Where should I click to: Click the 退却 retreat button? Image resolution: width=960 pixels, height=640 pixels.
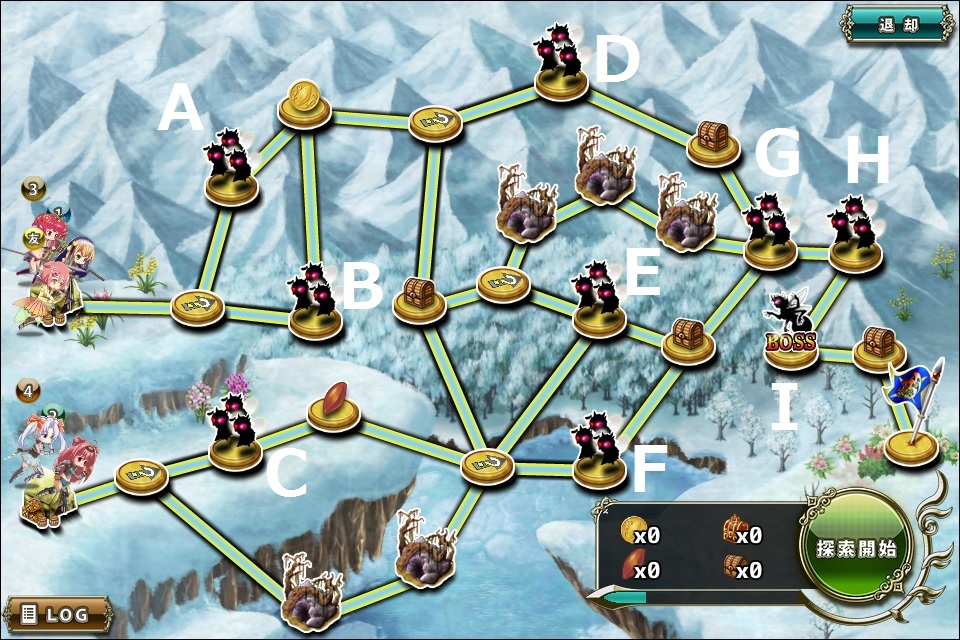point(897,24)
